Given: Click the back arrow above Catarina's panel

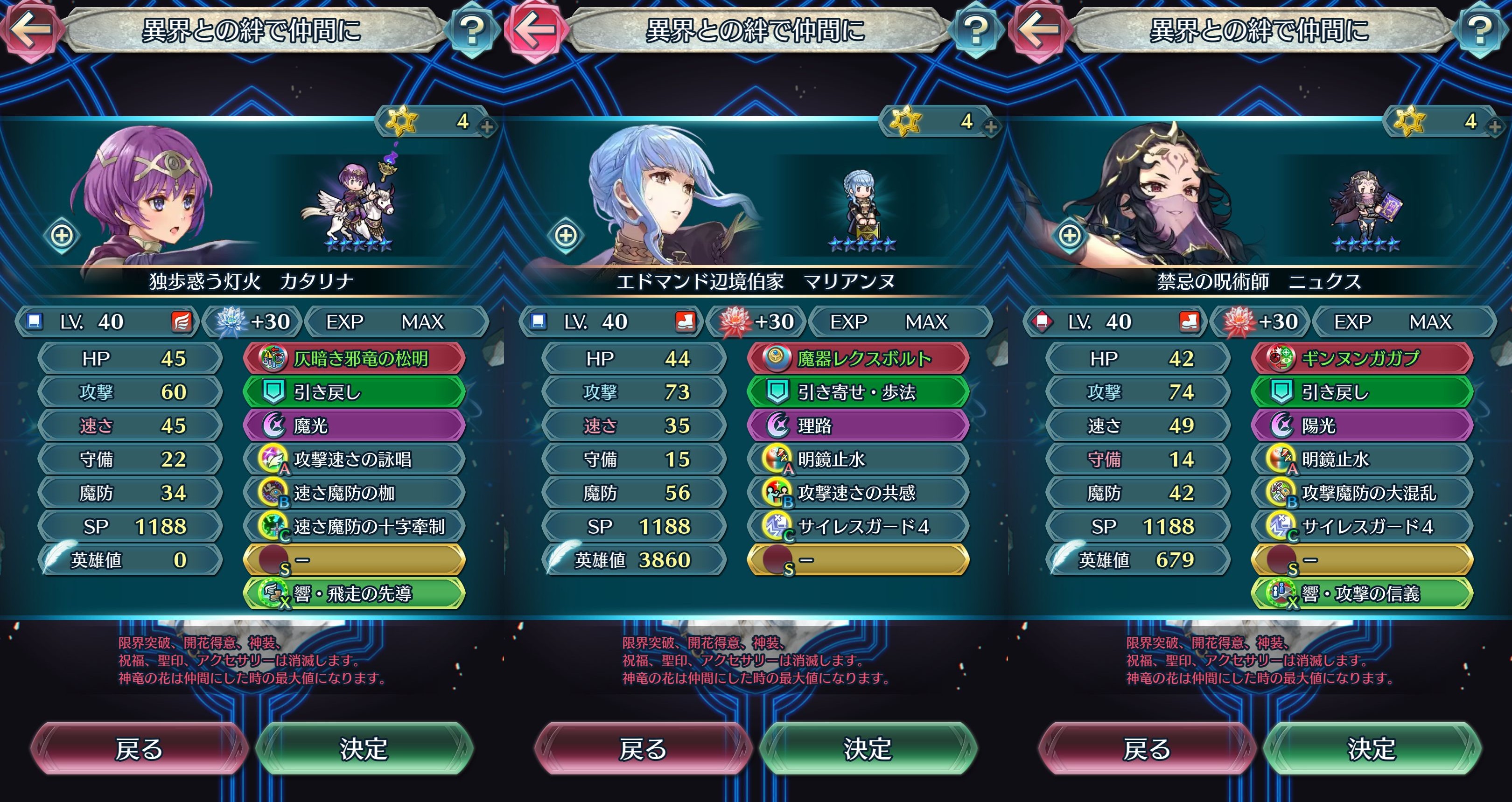Looking at the screenshot, I should pos(29,29).
